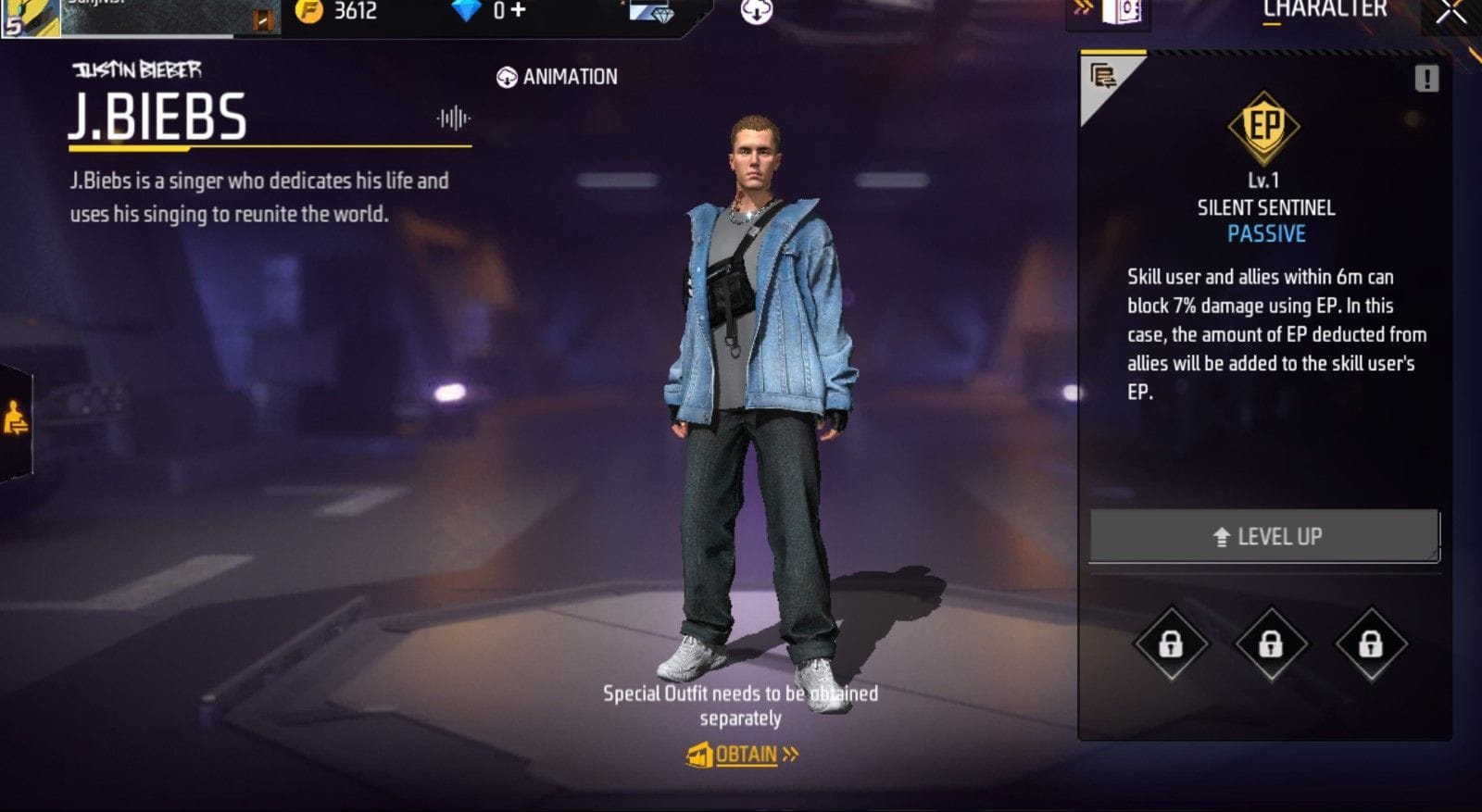The image size is (1482, 812).
Task: Unlock the first locked skill slot
Action: coord(1170,645)
